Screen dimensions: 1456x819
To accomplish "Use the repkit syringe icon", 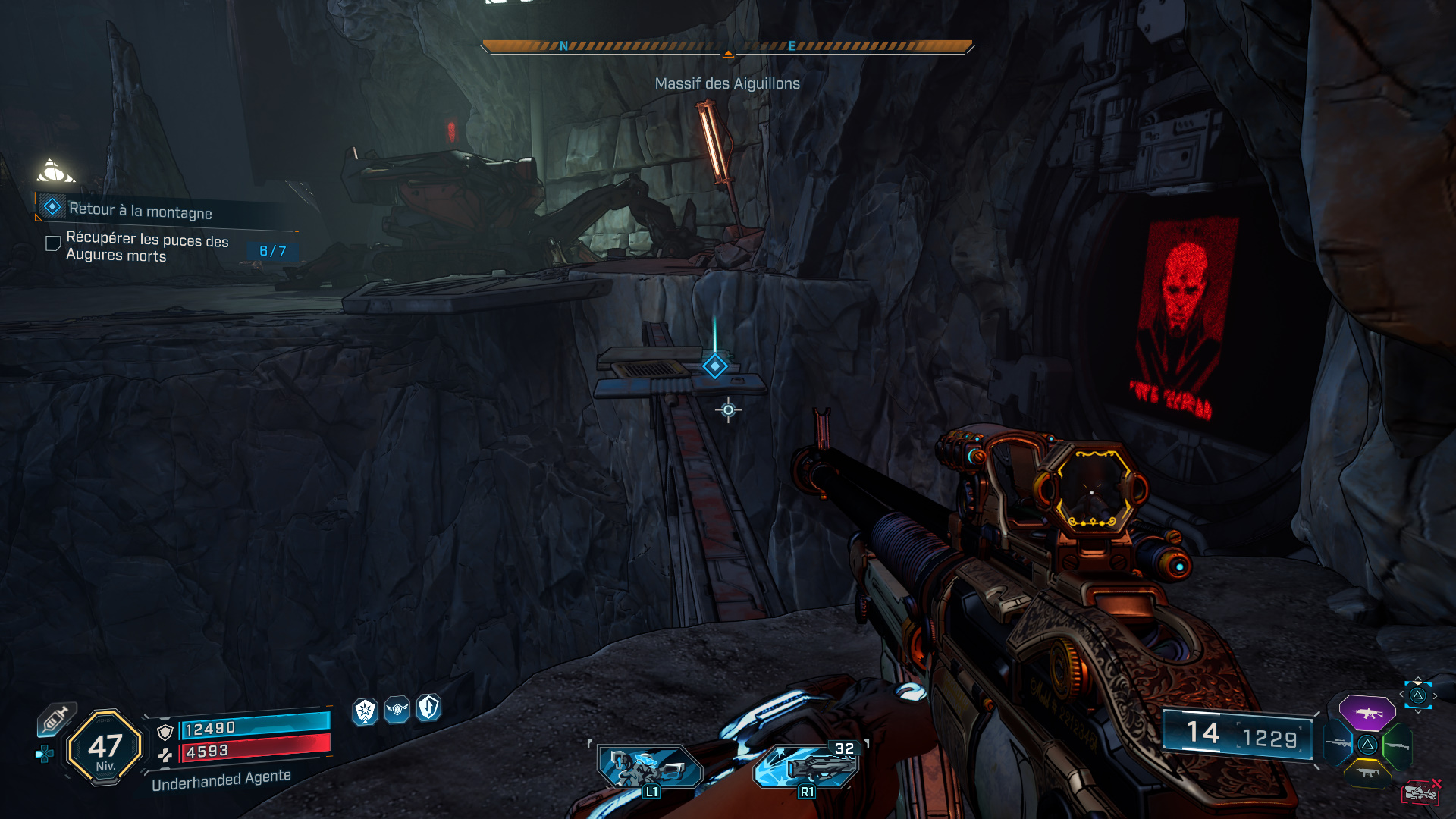I will point(56,718).
